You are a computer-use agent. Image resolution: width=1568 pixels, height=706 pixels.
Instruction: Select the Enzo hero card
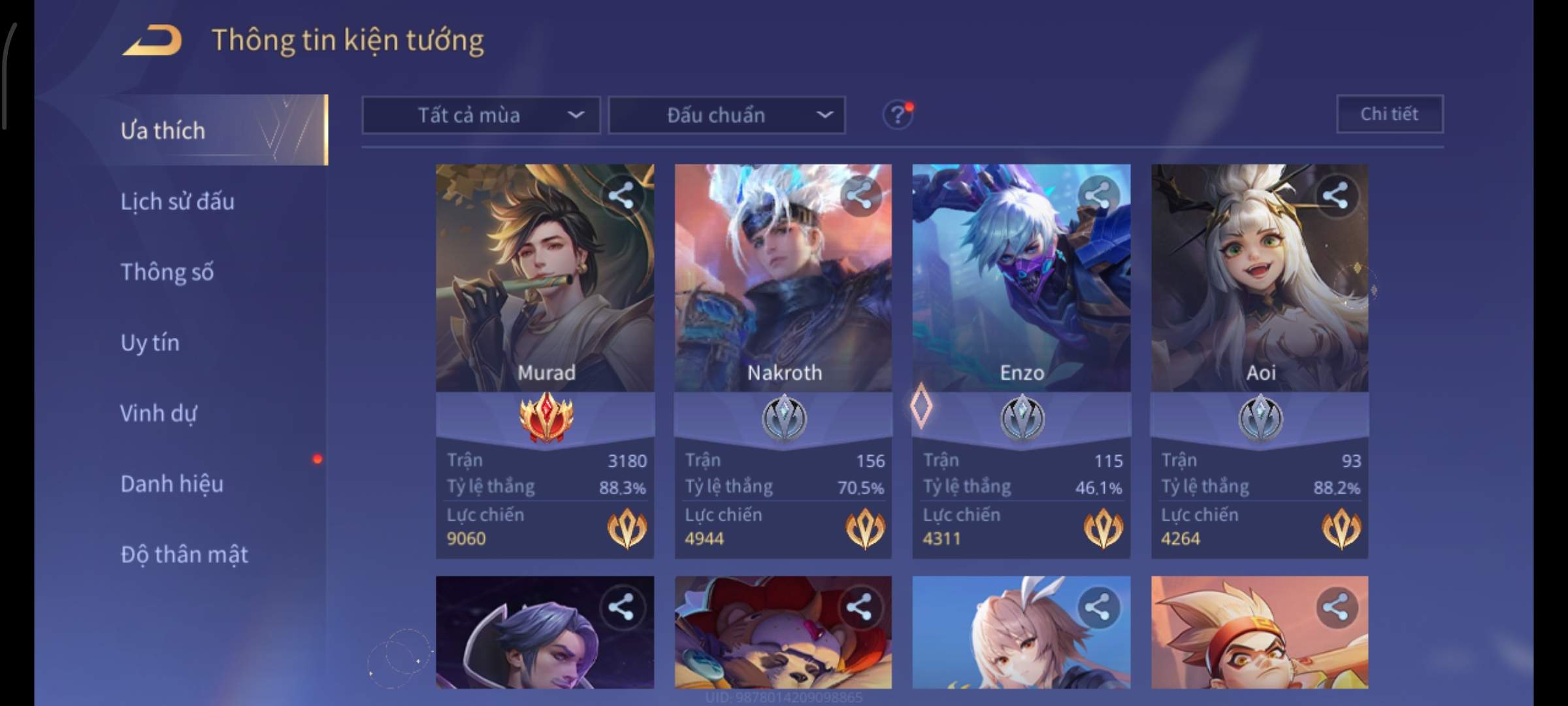[1021, 288]
